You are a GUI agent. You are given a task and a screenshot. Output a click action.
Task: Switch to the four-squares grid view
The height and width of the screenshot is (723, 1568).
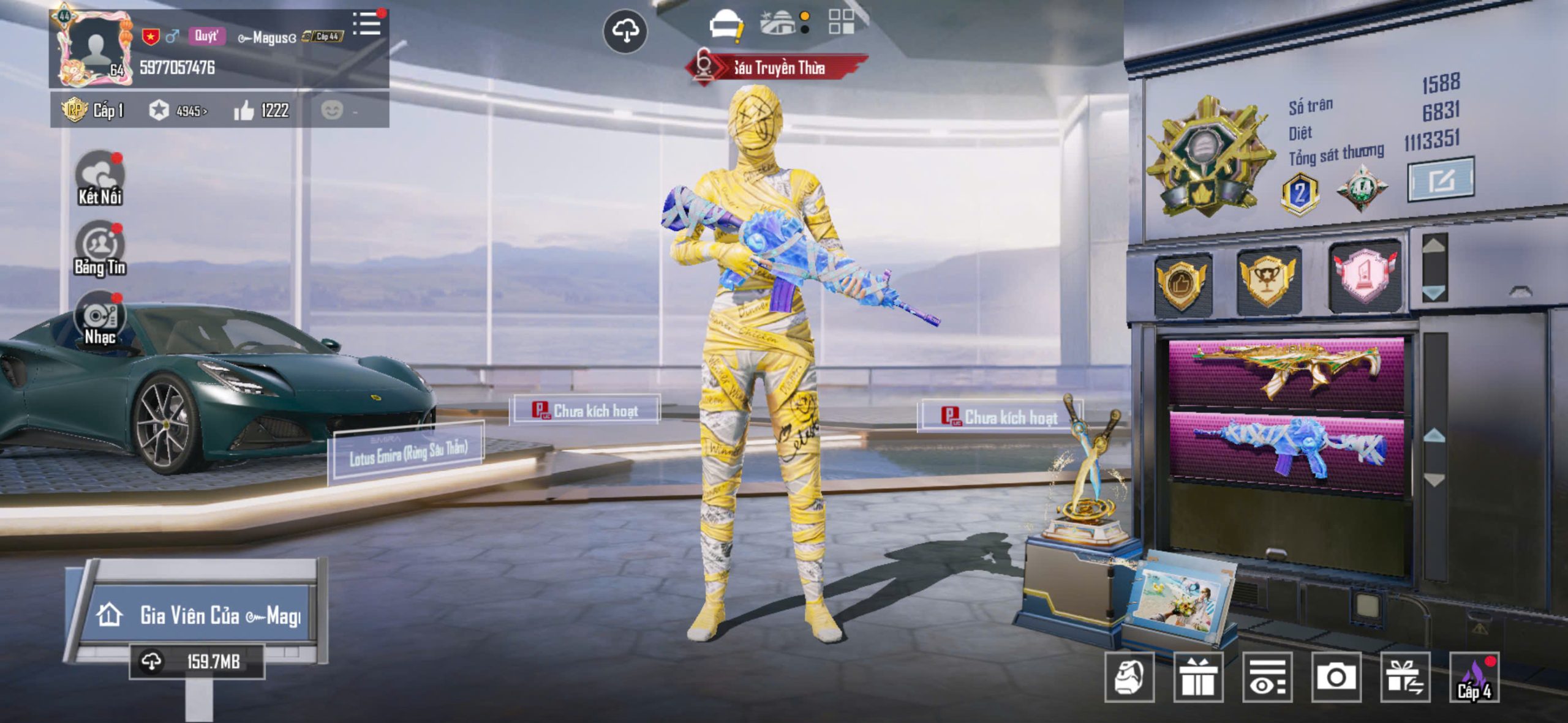coord(841,22)
